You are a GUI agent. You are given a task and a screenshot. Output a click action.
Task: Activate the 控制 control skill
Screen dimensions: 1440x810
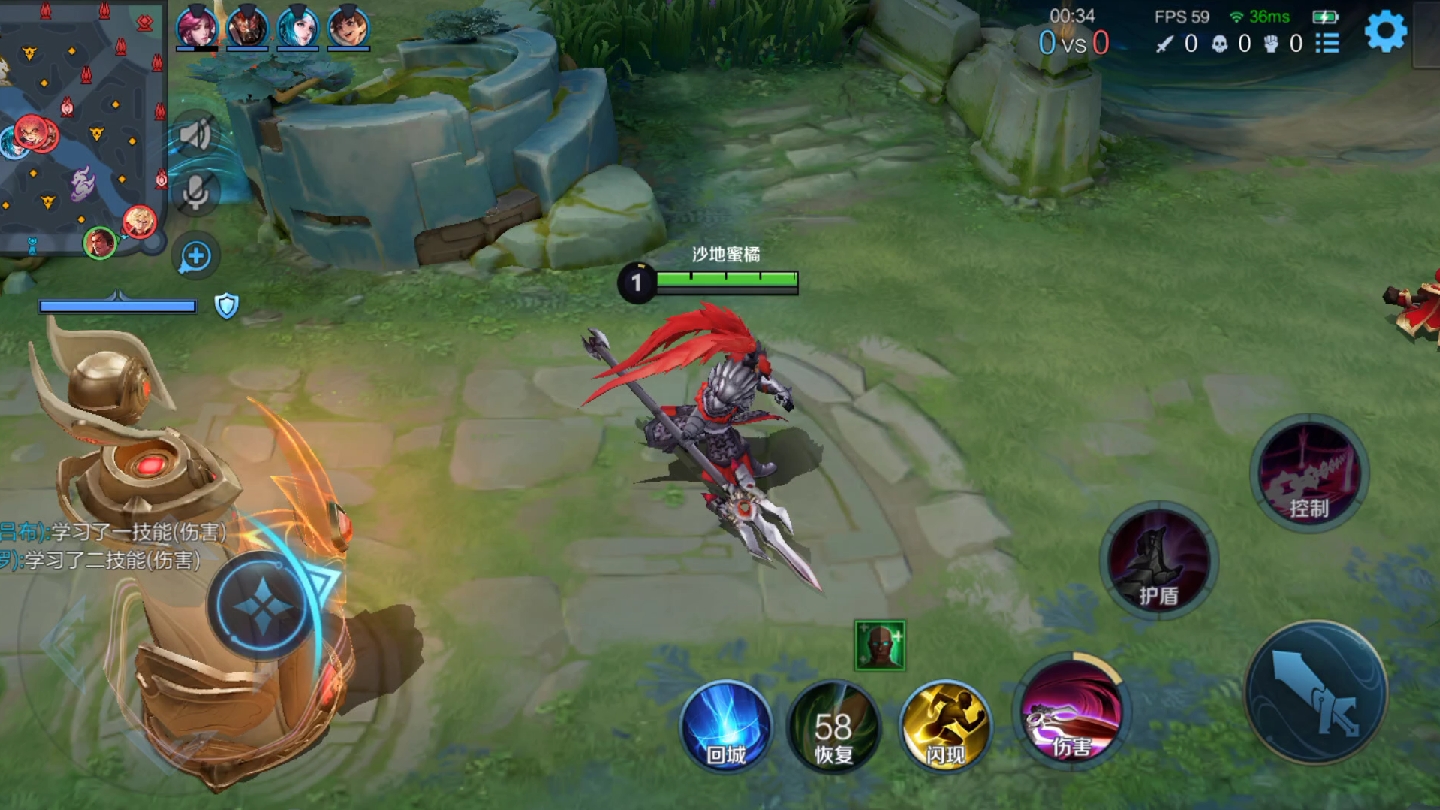(1308, 473)
